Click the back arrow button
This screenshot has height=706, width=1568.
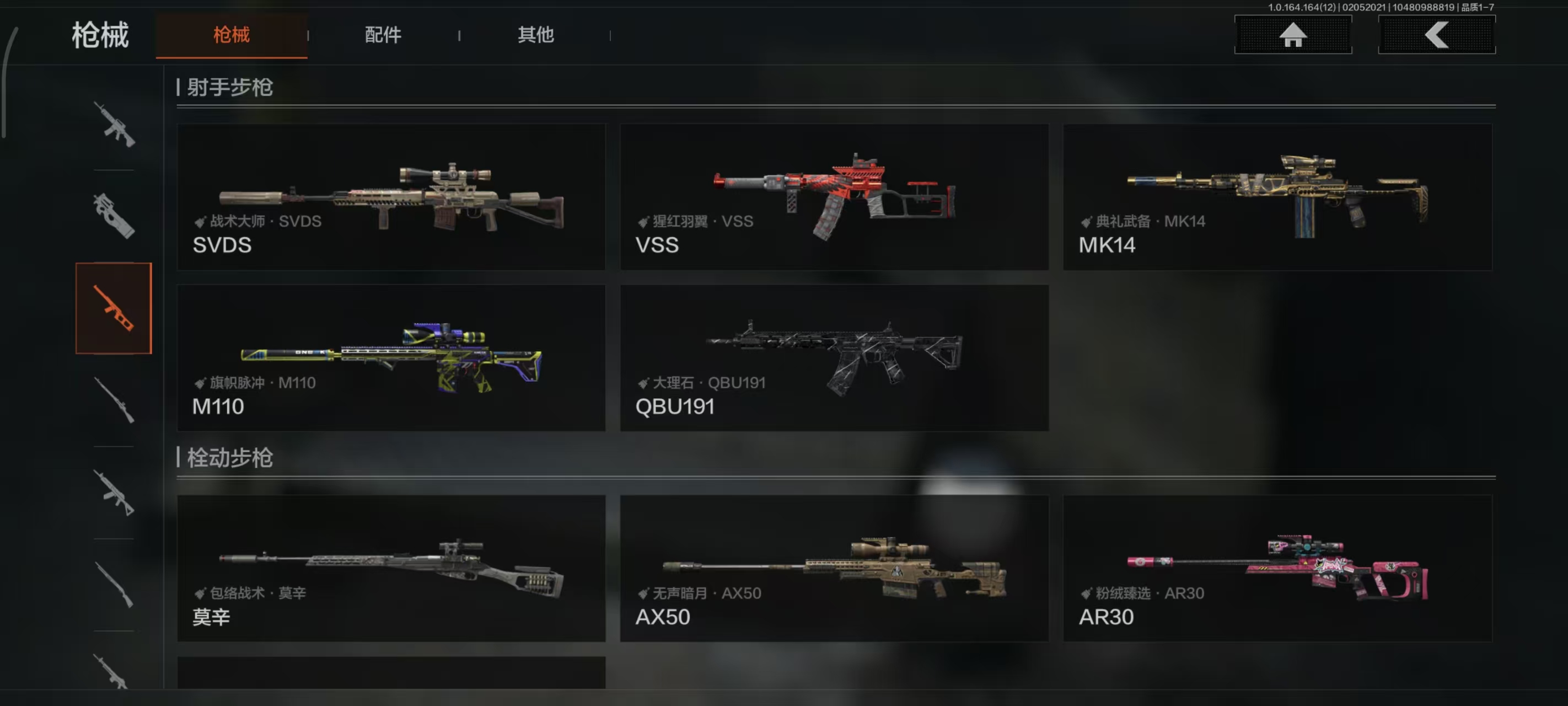[1436, 35]
